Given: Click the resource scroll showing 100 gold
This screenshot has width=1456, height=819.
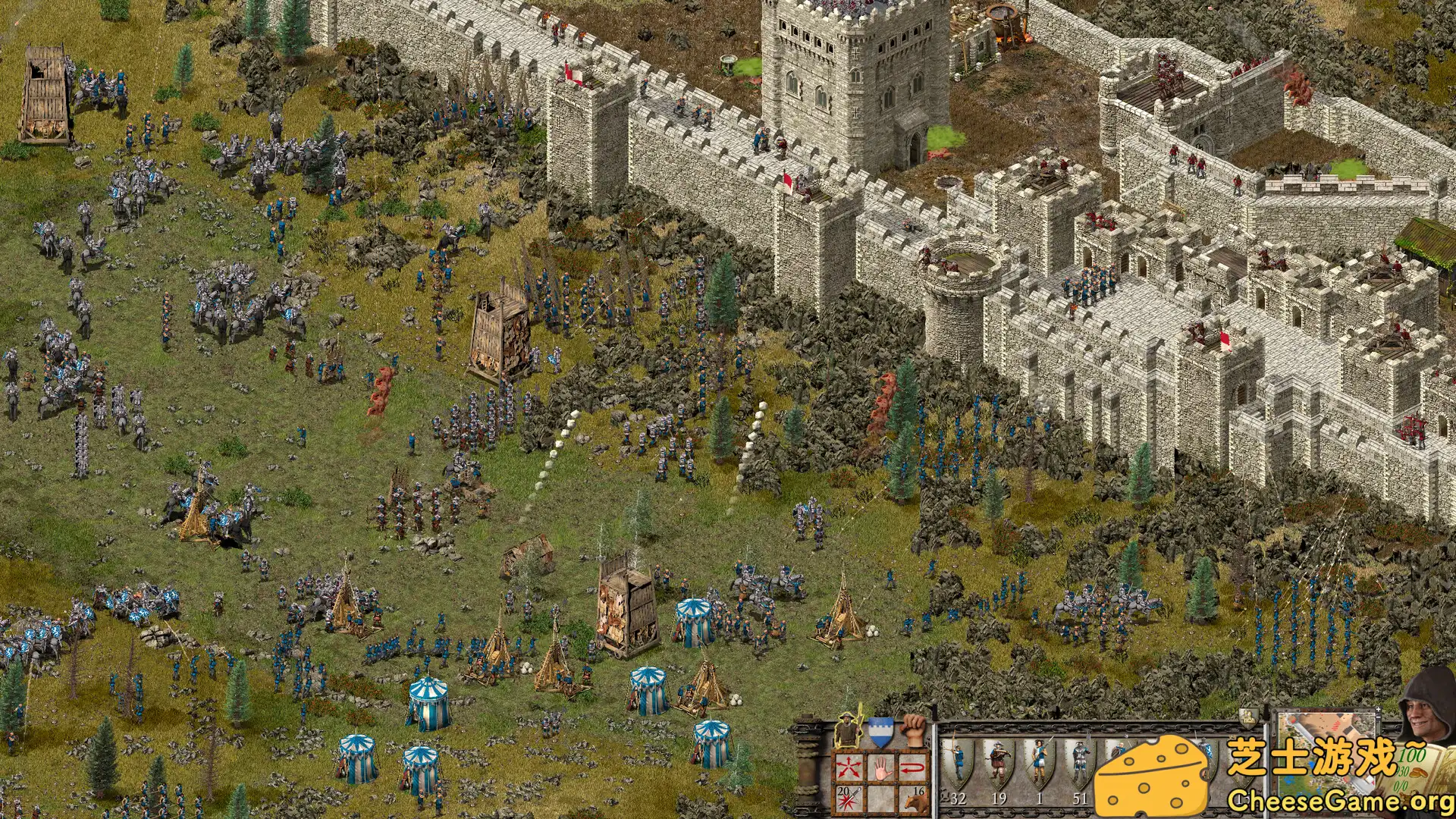Looking at the screenshot, I should point(1413,757).
